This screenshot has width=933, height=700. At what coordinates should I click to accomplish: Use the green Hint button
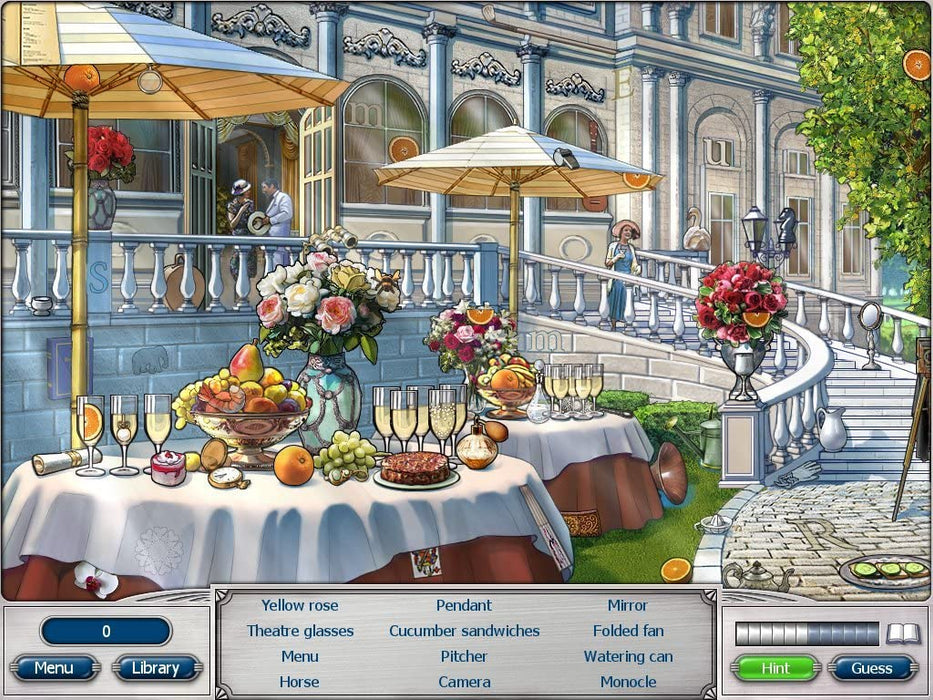click(x=775, y=668)
